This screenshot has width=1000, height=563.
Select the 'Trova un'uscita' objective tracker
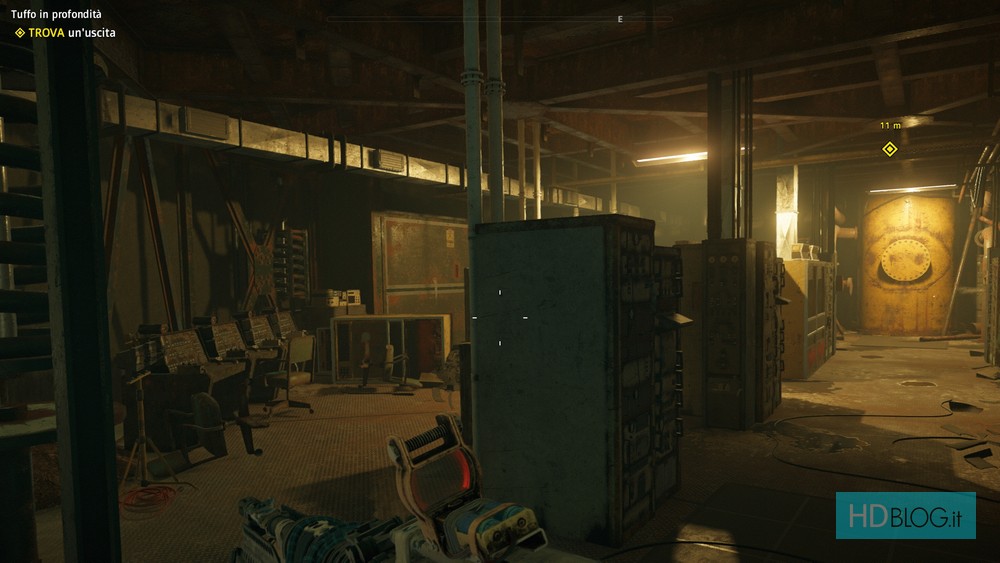tap(65, 33)
